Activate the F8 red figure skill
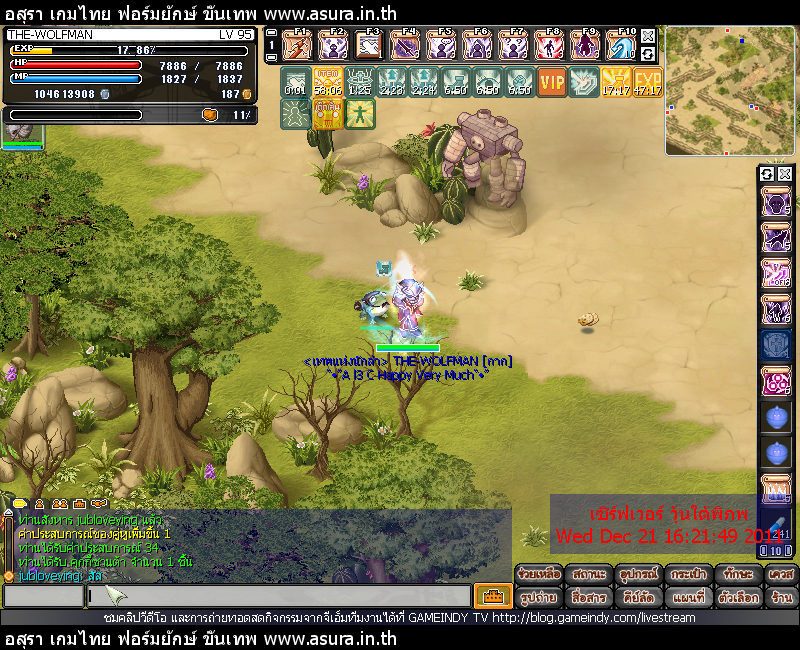The height and width of the screenshot is (650, 800). (x=549, y=45)
